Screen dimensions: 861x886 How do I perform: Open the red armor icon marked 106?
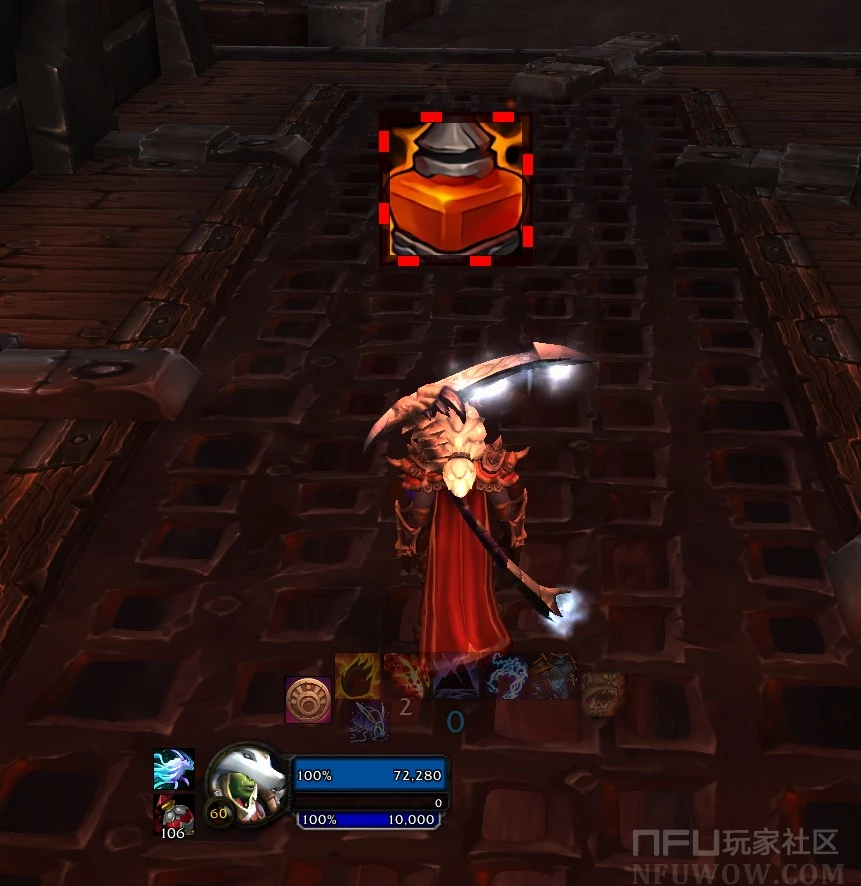click(173, 815)
